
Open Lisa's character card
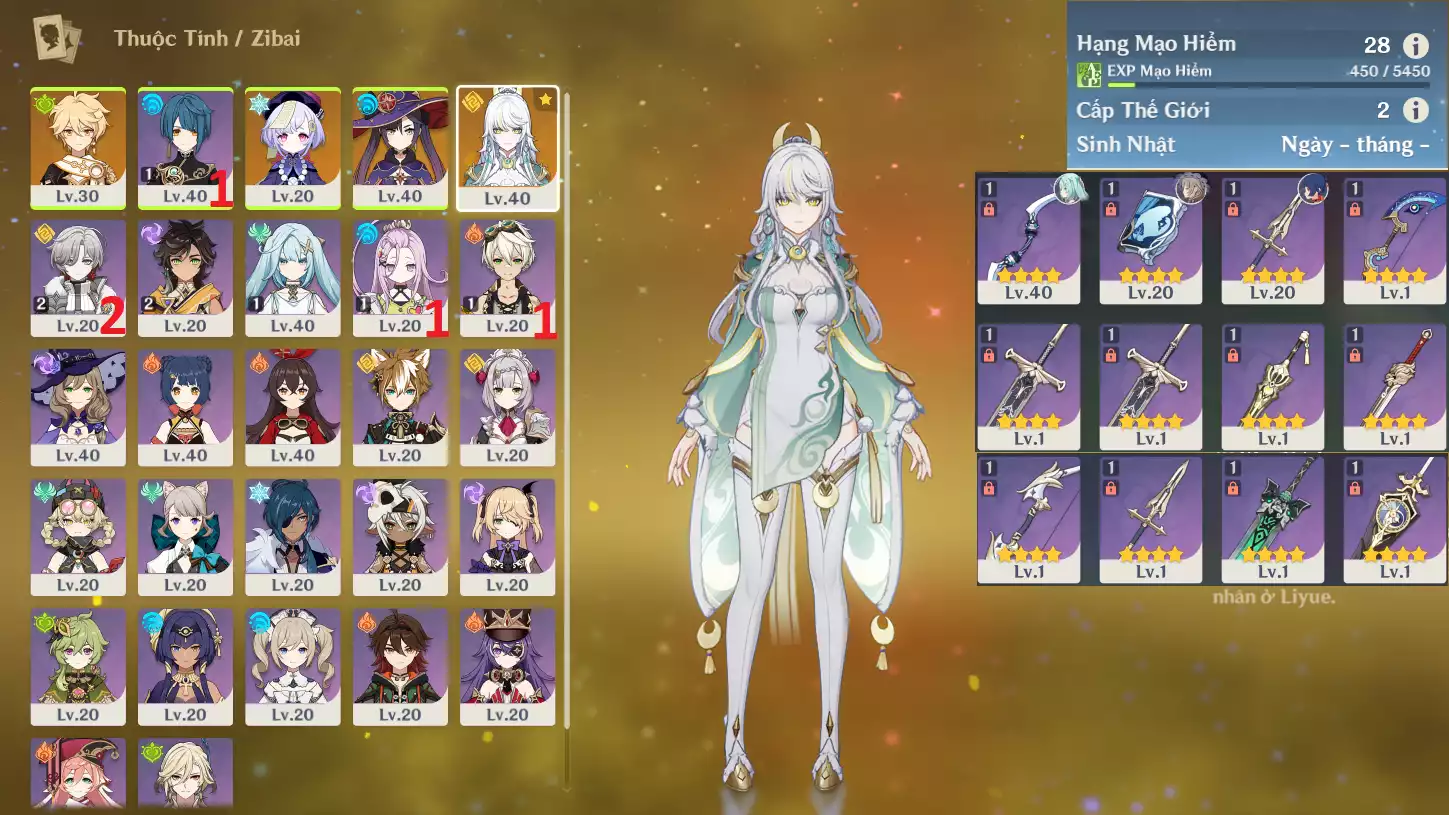coord(78,407)
